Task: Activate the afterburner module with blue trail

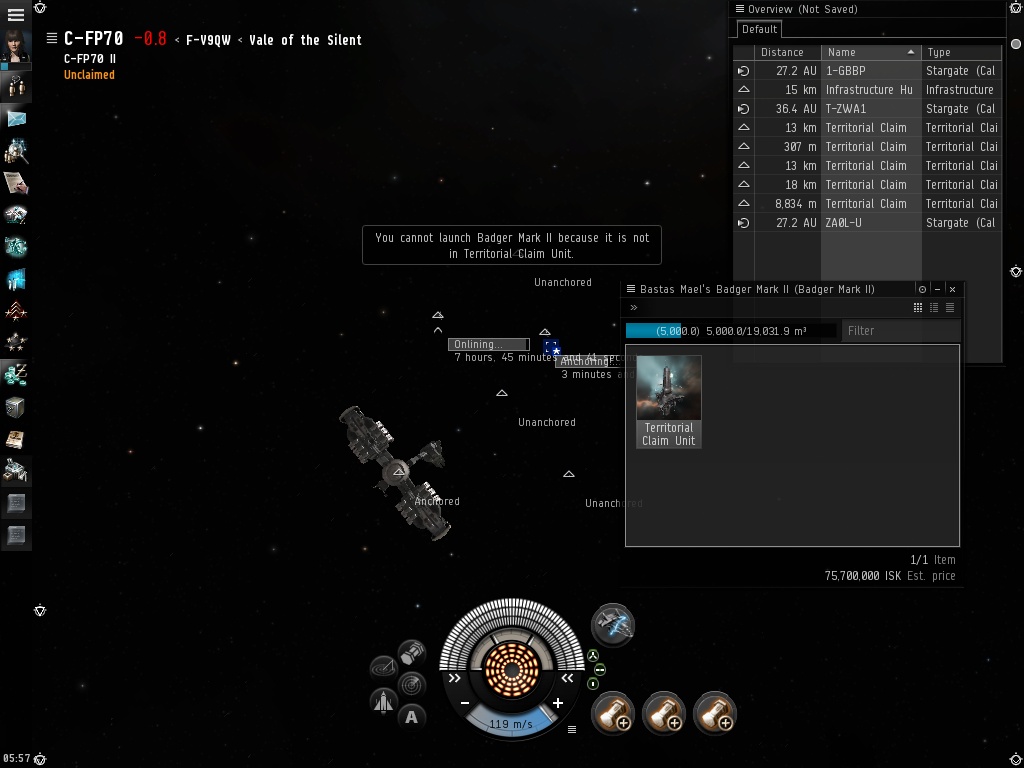Action: pyautogui.click(x=612, y=624)
